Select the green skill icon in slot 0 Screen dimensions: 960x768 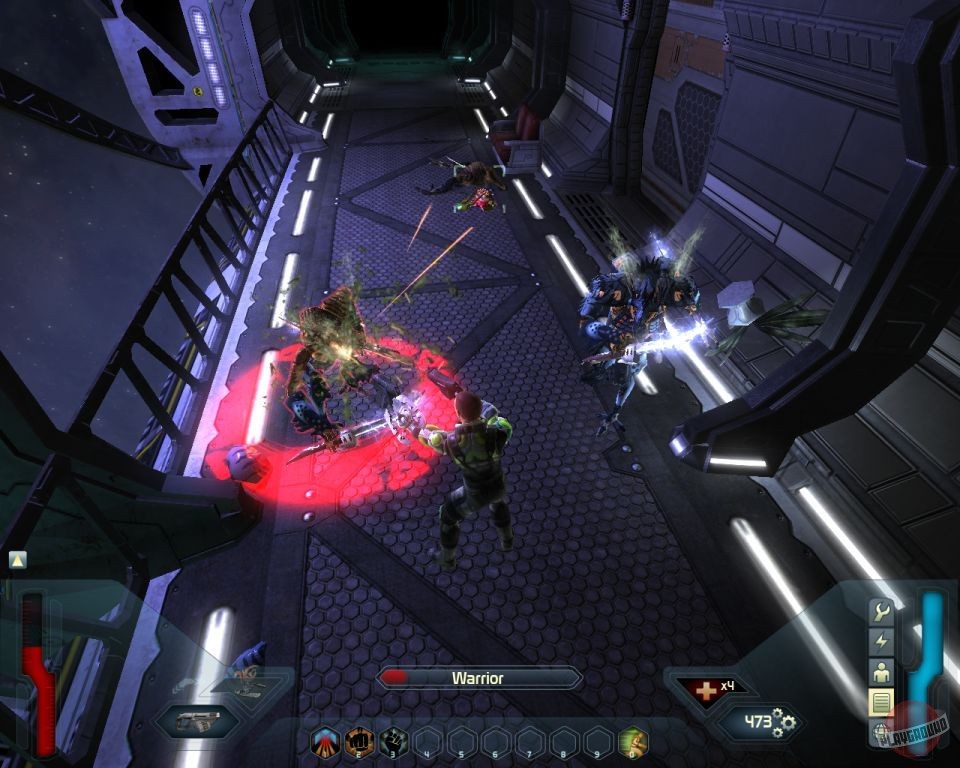tap(632, 742)
